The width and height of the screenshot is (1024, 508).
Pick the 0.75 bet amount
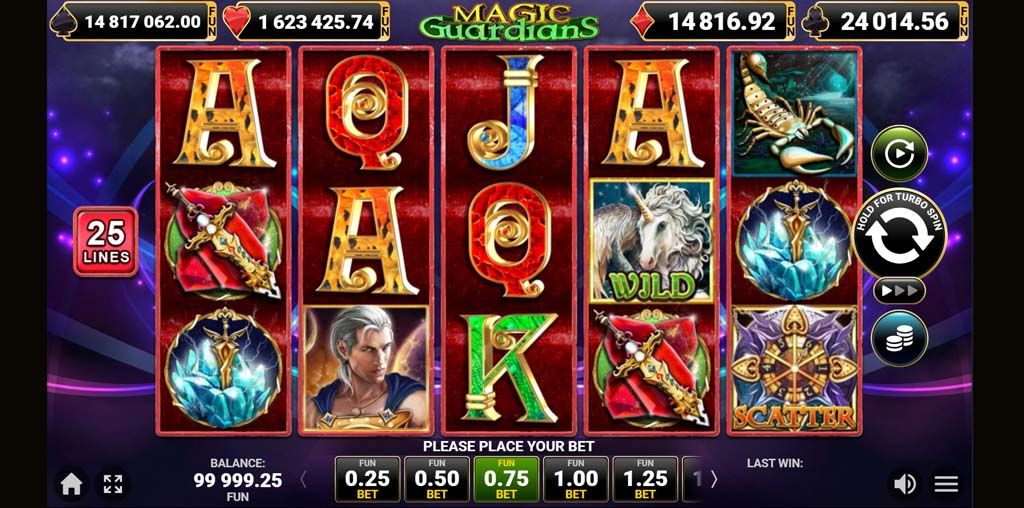(x=506, y=480)
